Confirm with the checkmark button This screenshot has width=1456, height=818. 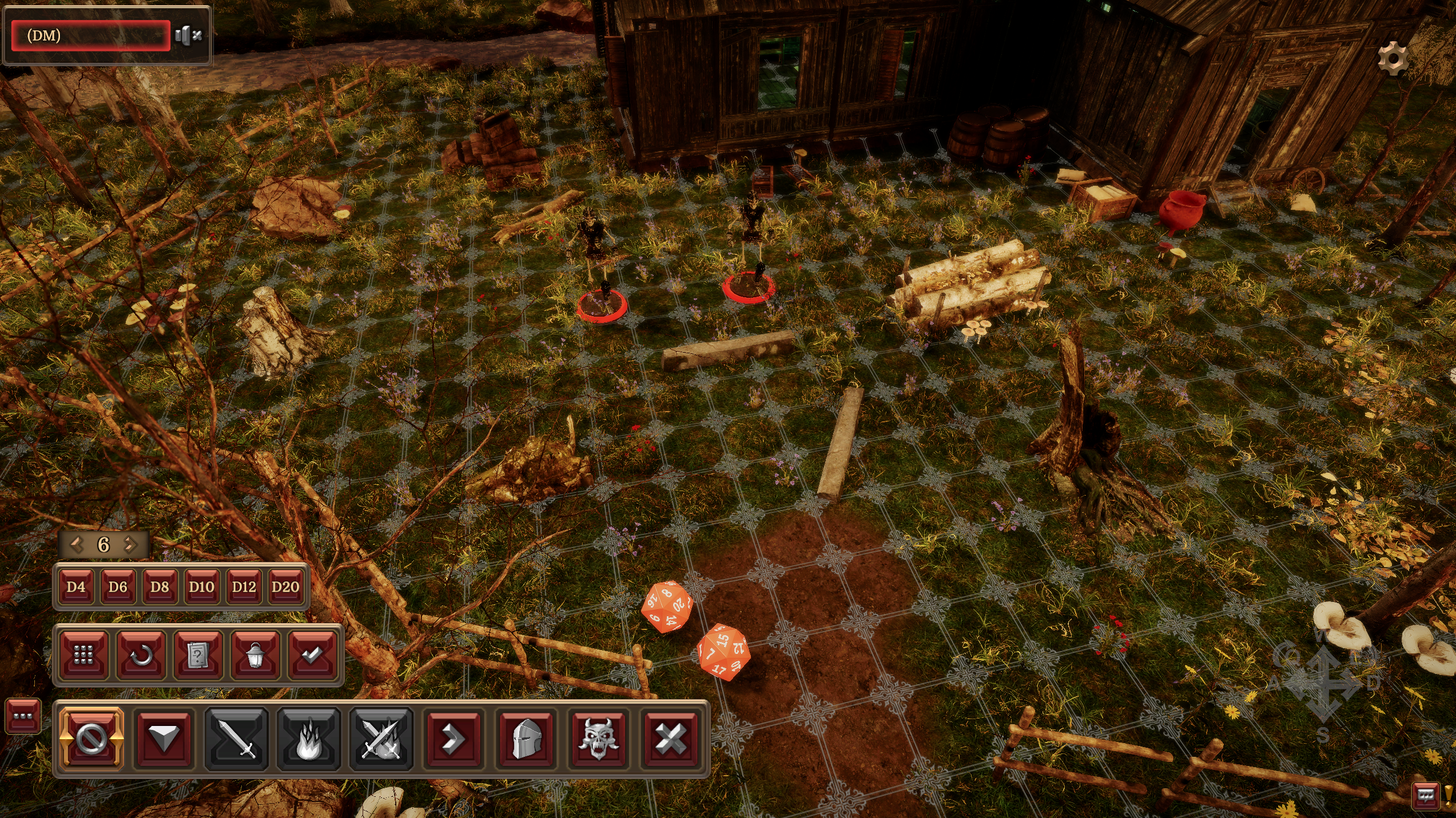tap(312, 655)
